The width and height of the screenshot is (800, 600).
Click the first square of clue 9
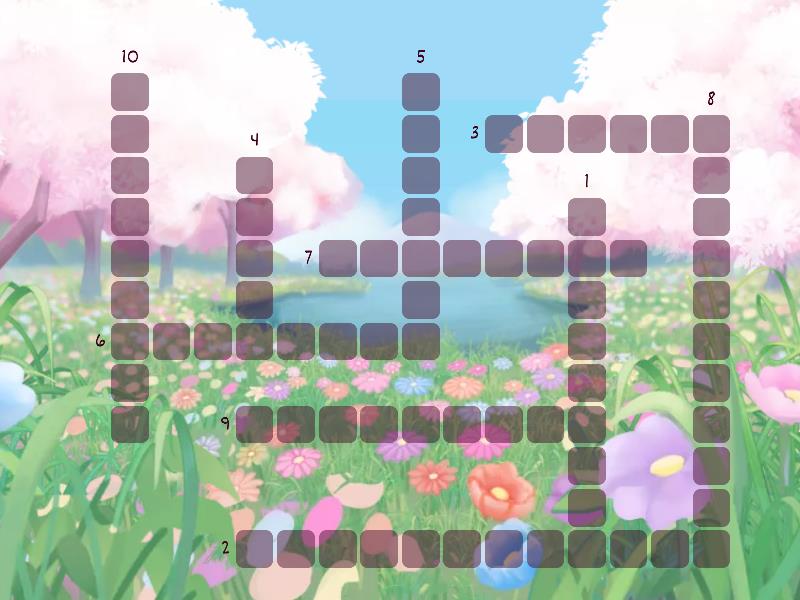[254, 424]
